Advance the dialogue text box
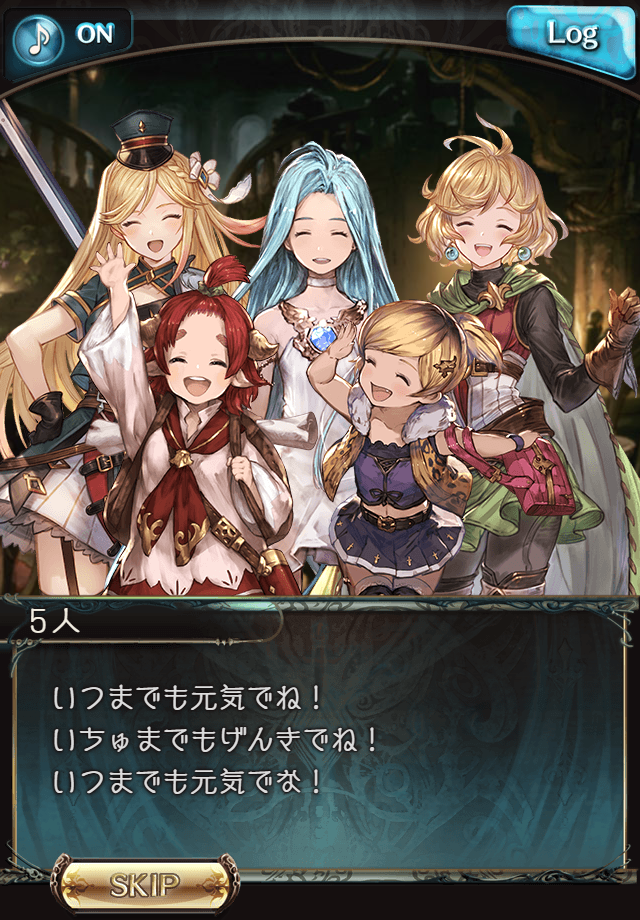 (320, 740)
